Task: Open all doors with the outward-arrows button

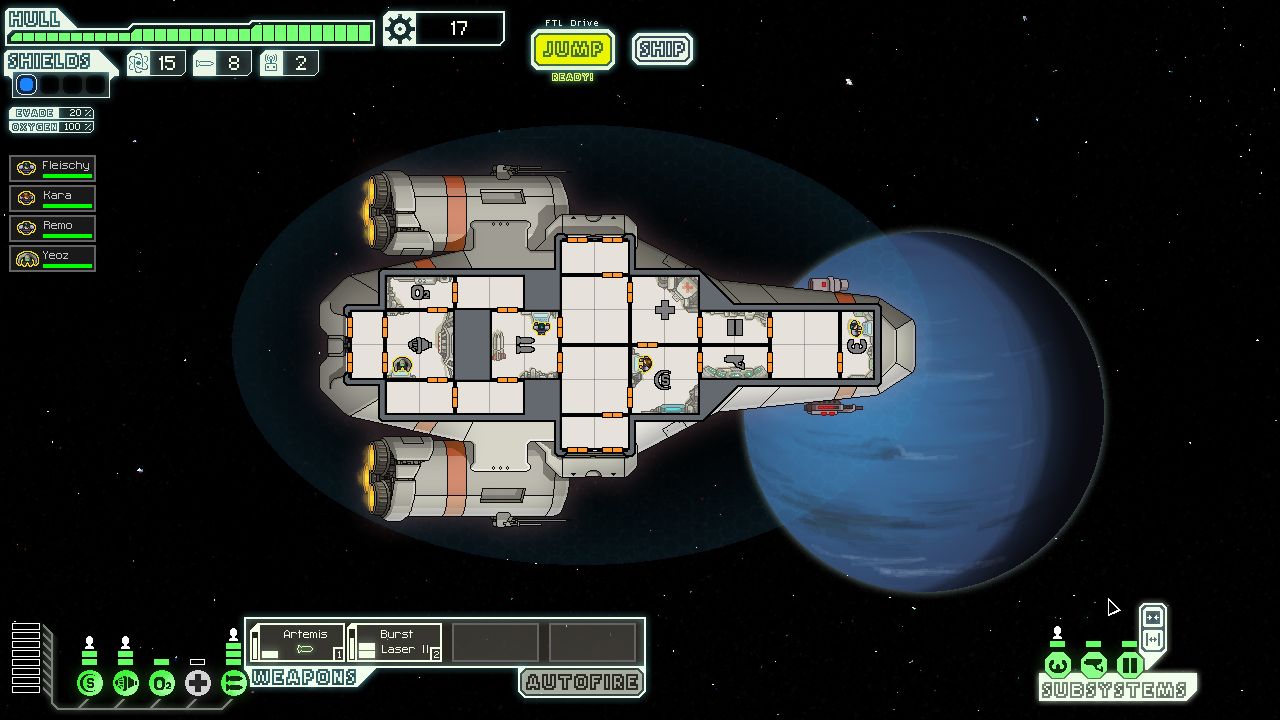Action: click(1153, 640)
